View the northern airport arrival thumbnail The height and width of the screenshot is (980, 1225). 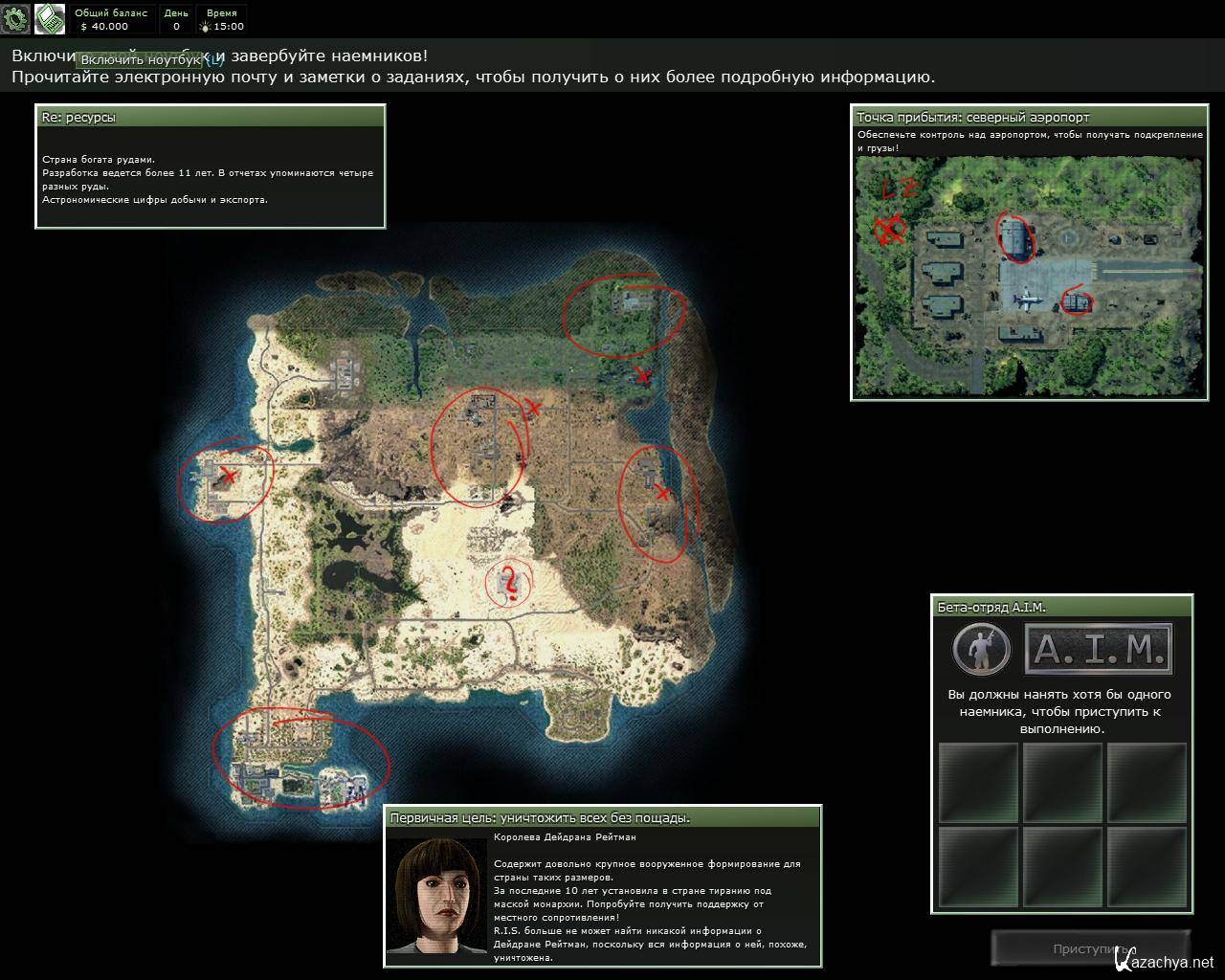click(1028, 275)
